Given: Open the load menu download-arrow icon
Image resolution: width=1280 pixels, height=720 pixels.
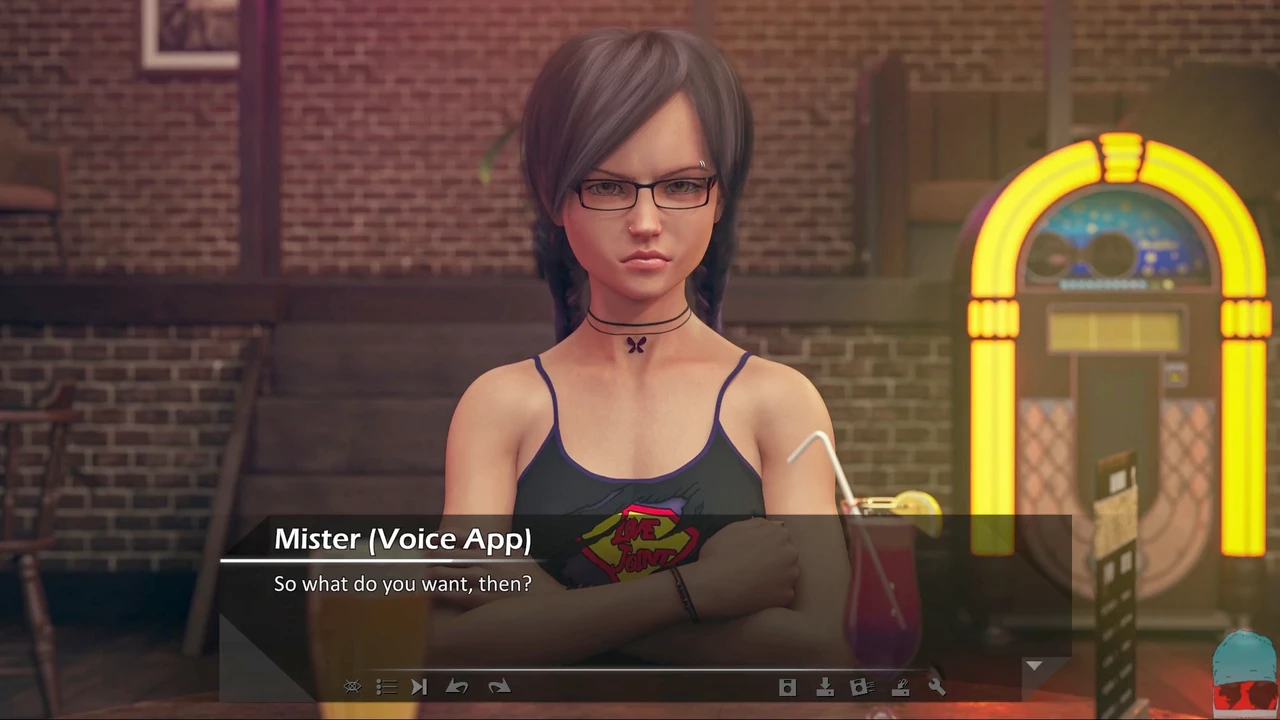Looking at the screenshot, I should (x=825, y=687).
